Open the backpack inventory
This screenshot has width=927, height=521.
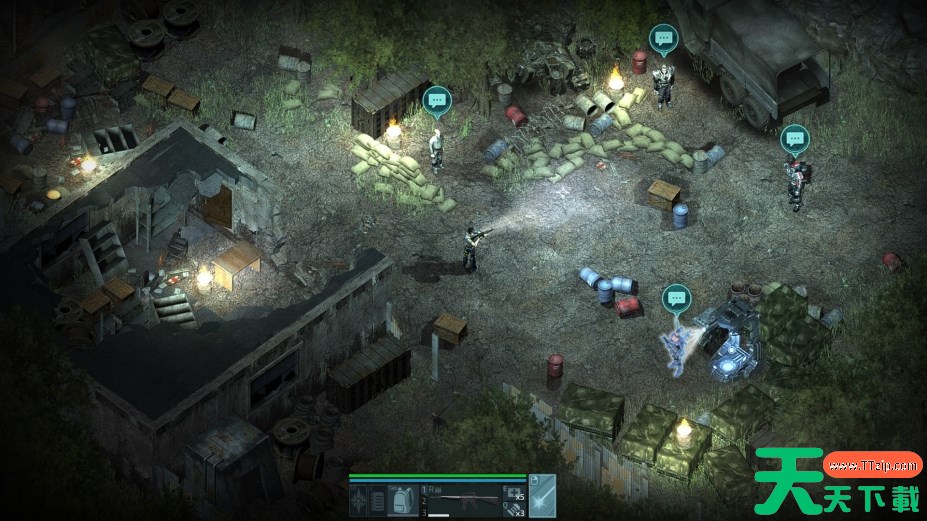pyautogui.click(x=402, y=500)
